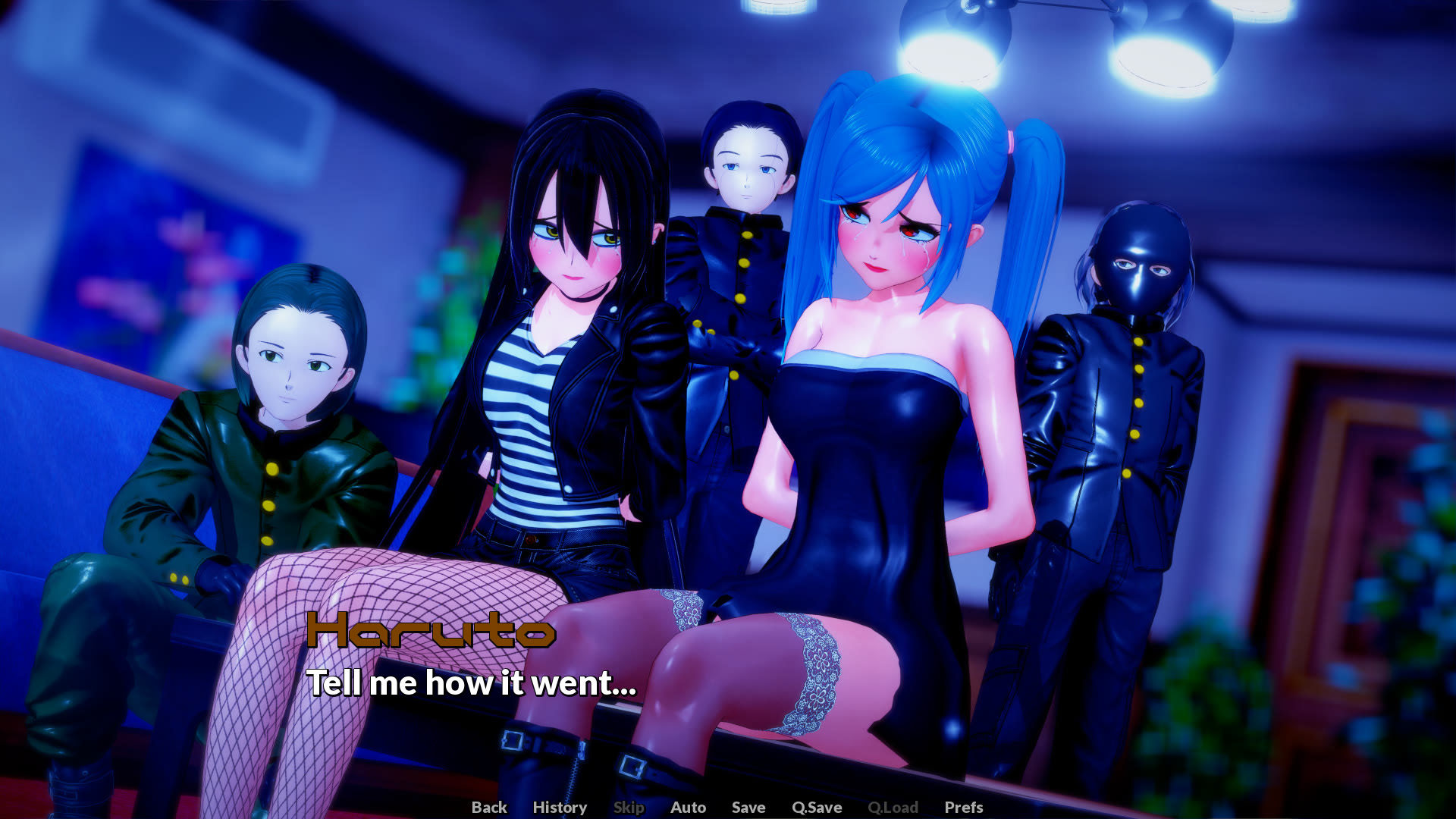1456x819 pixels.
Task: Click the quick menu bar at the bottom
Action: [x=725, y=808]
